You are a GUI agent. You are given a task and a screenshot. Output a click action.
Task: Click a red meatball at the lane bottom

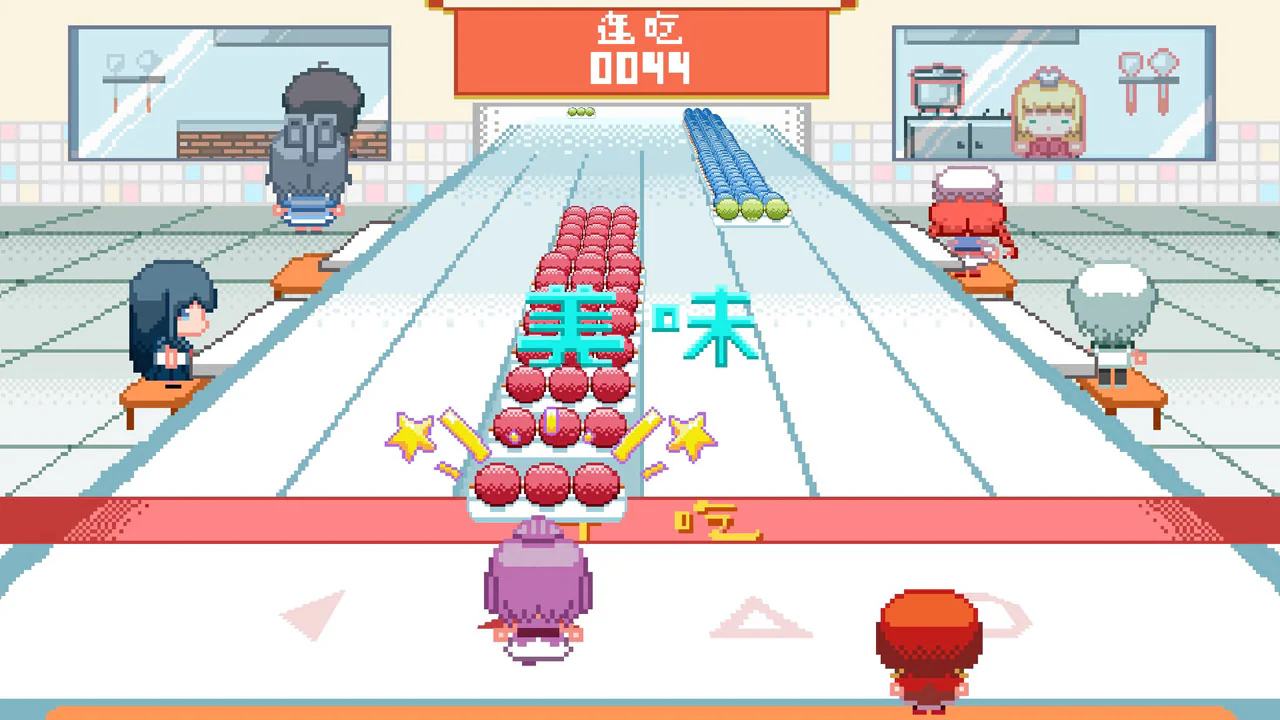(x=545, y=485)
